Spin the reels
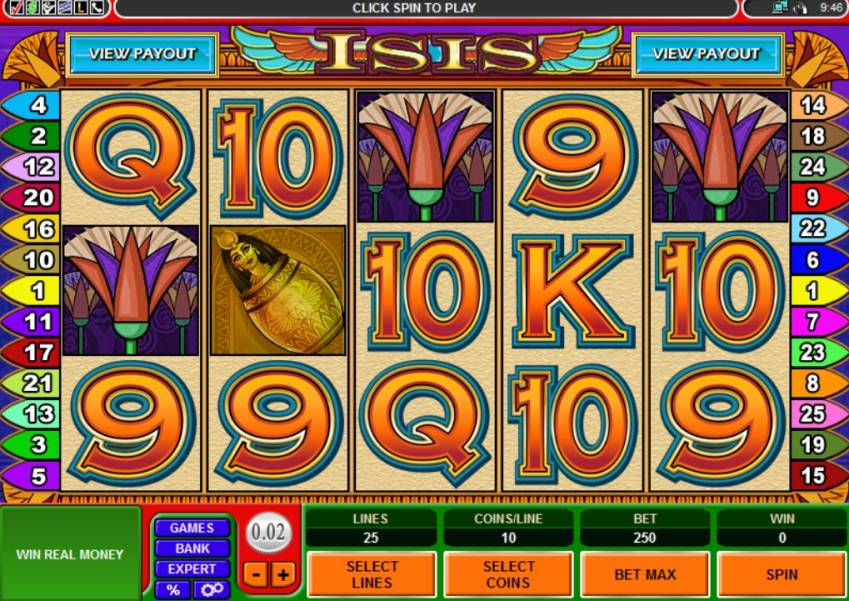 (x=781, y=574)
